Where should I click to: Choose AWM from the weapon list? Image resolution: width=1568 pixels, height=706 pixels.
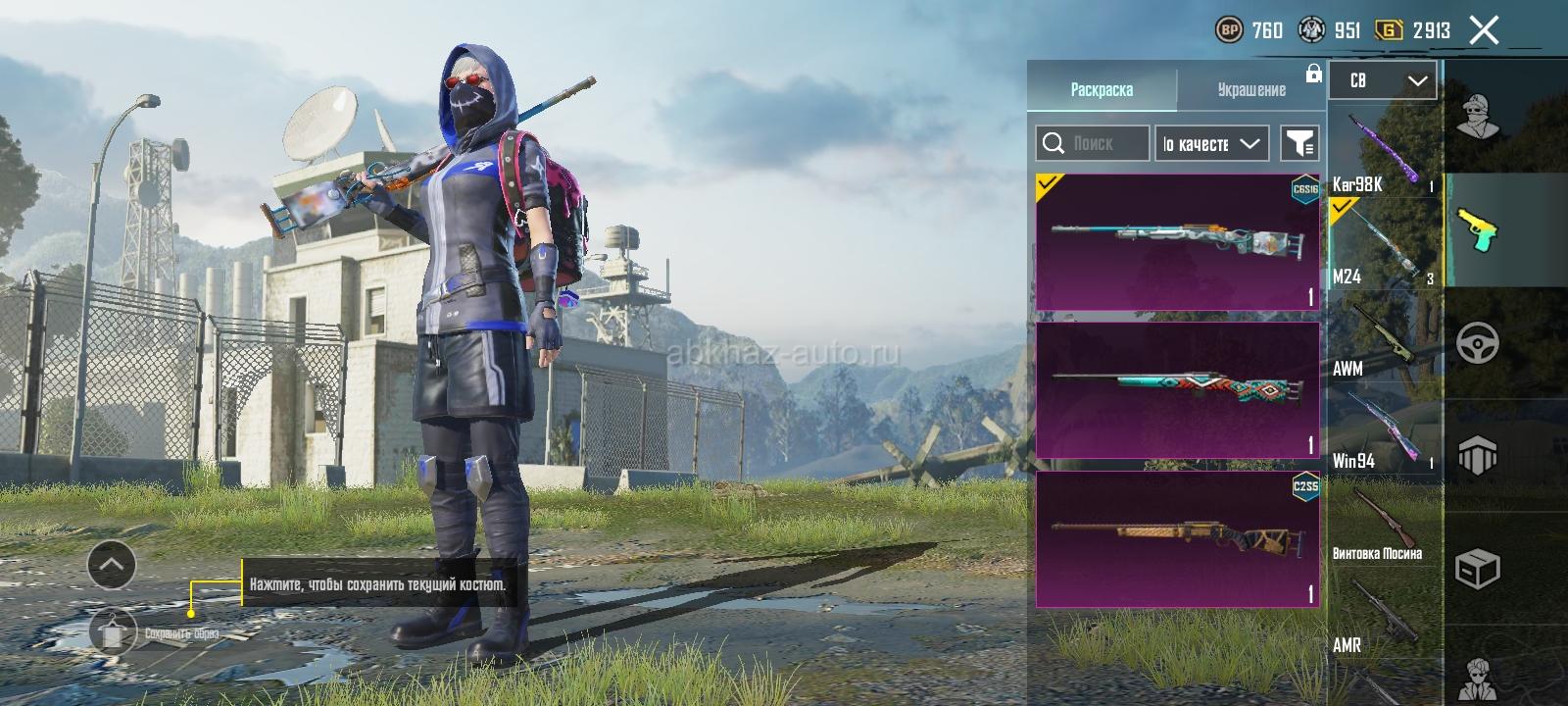point(1384,338)
